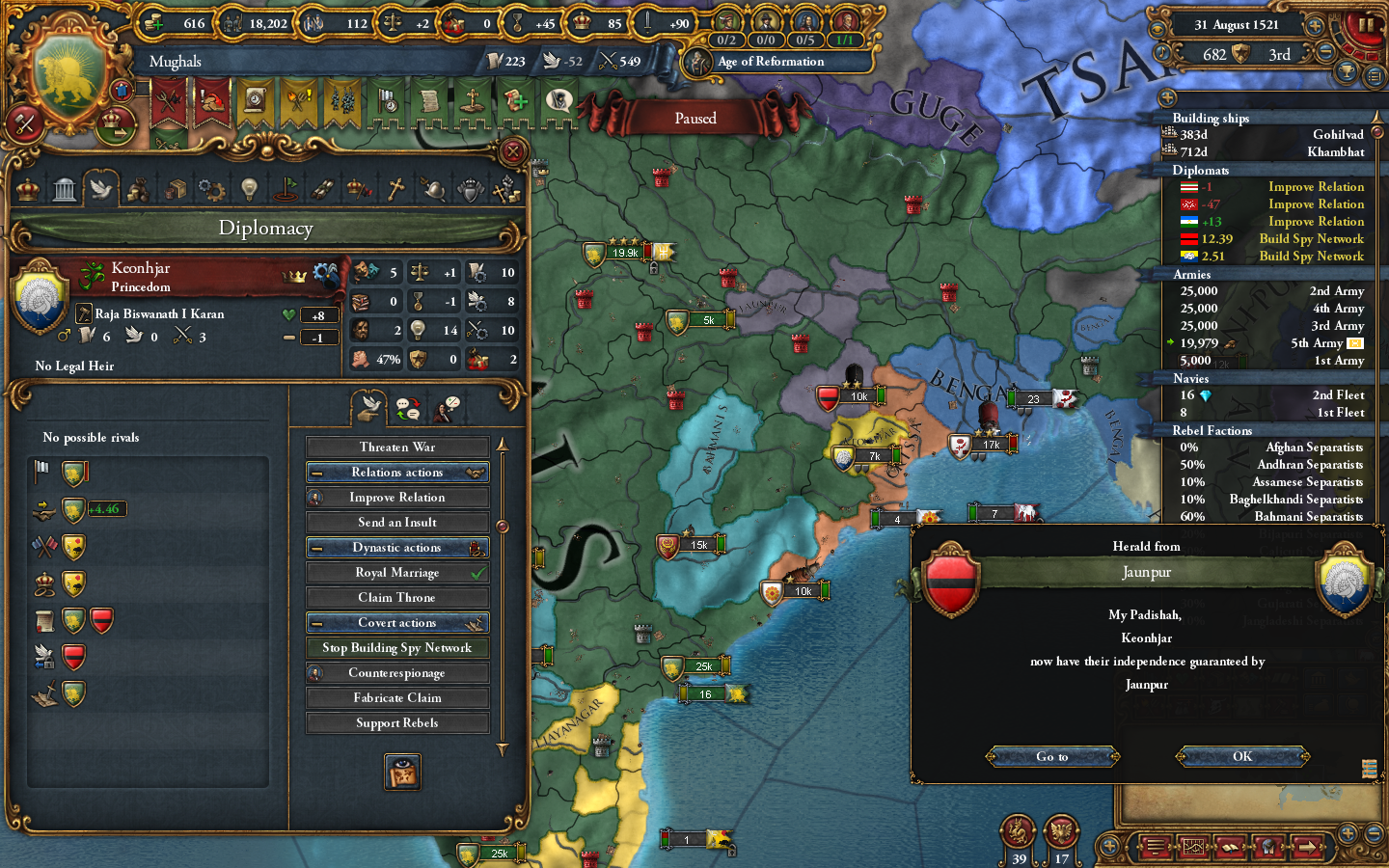Open the Ideas lightbulb icon
1389x868 pixels.
[249, 189]
